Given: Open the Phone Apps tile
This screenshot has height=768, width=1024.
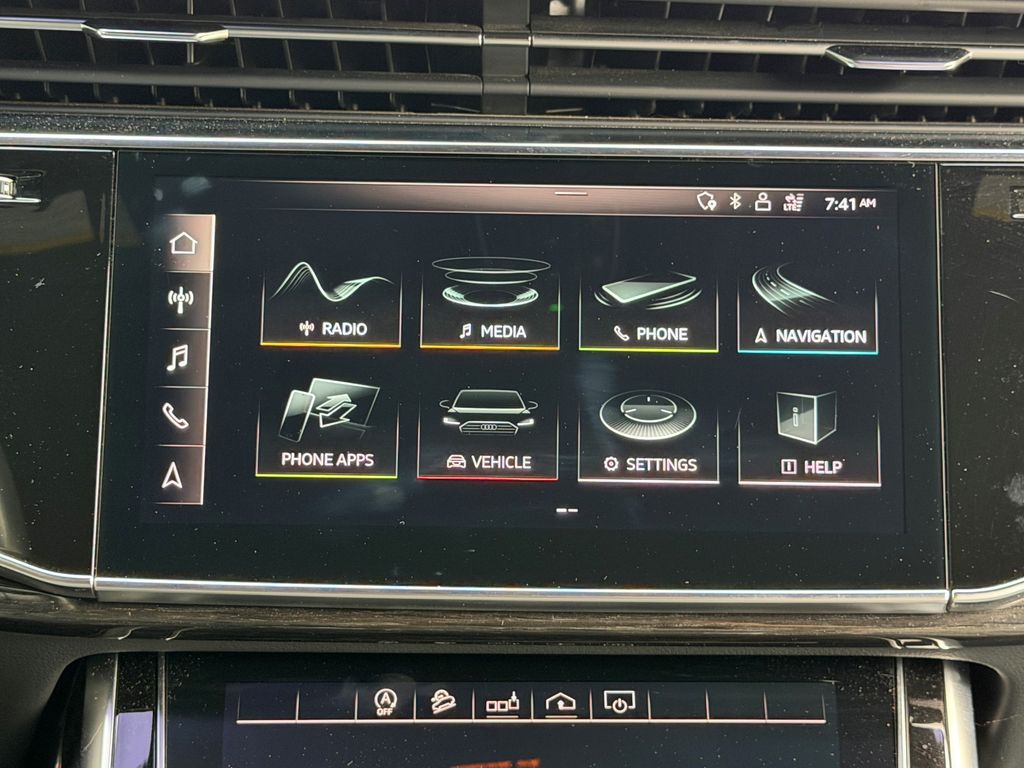Looking at the screenshot, I should tap(327, 432).
